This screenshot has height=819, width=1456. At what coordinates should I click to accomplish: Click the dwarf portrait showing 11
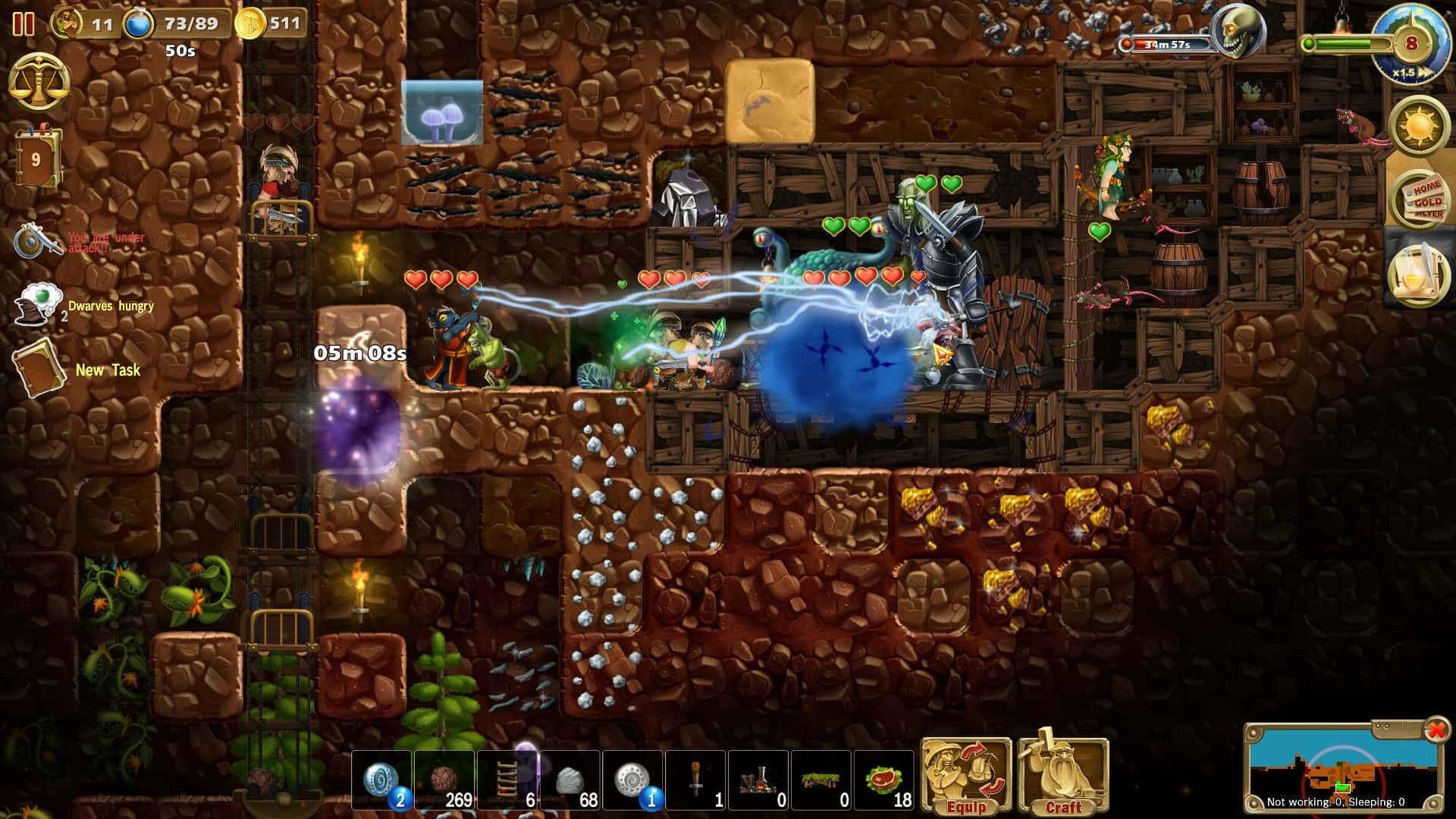point(68,23)
